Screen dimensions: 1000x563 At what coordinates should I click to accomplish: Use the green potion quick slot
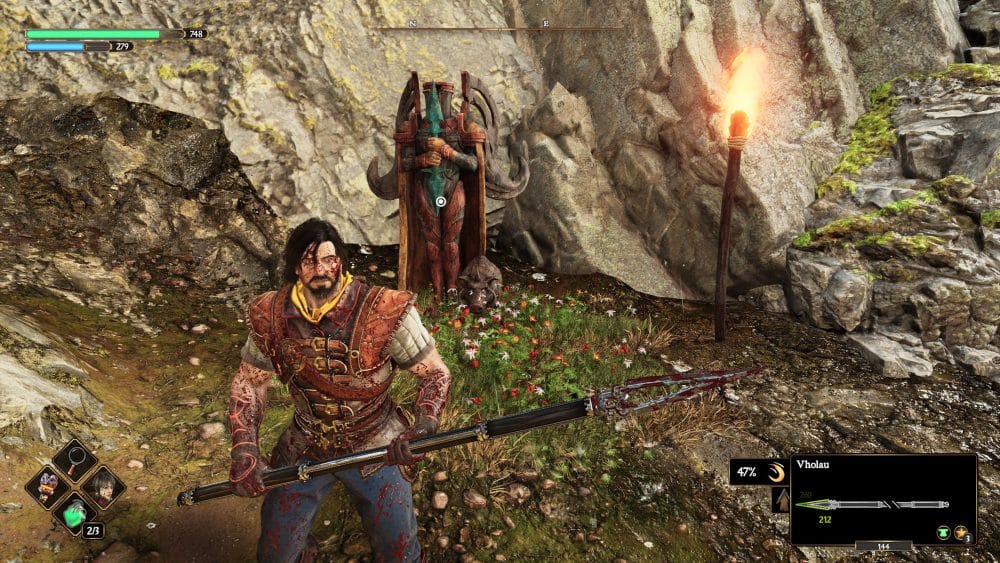coord(74,514)
